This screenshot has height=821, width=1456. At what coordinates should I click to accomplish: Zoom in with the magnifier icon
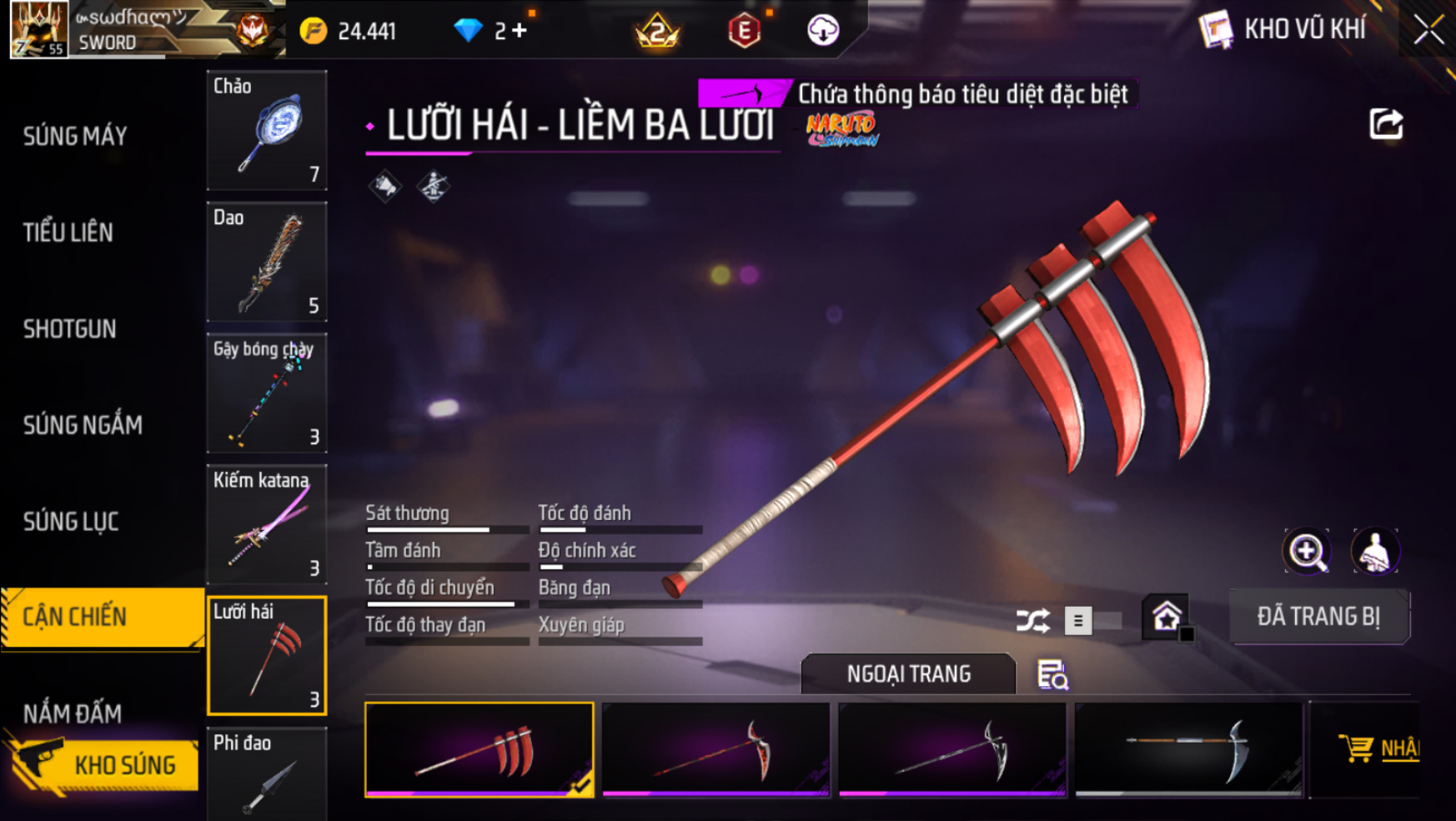(x=1307, y=551)
